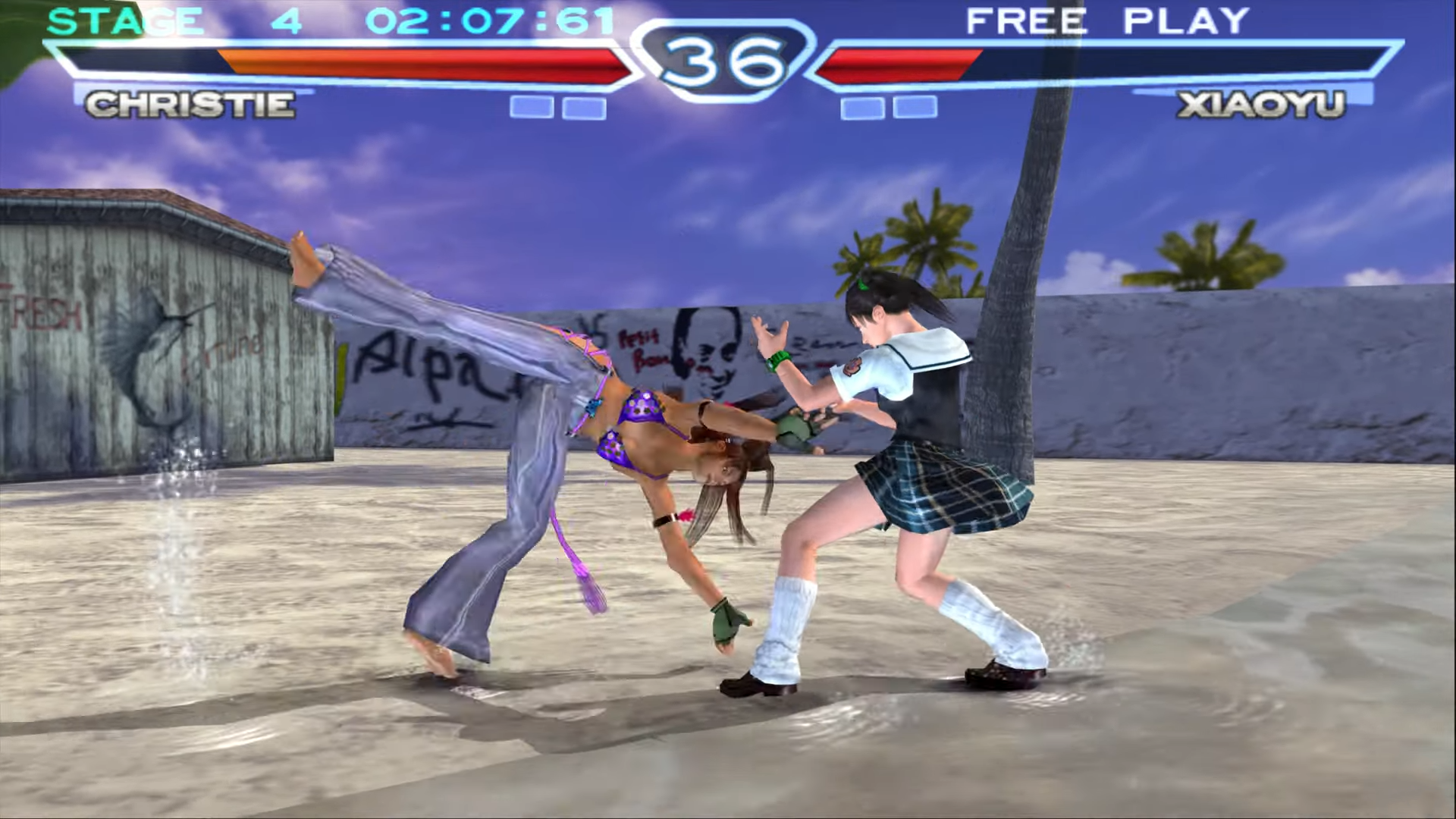
Task: Click Christie's round win marker squares
Action: (557, 108)
